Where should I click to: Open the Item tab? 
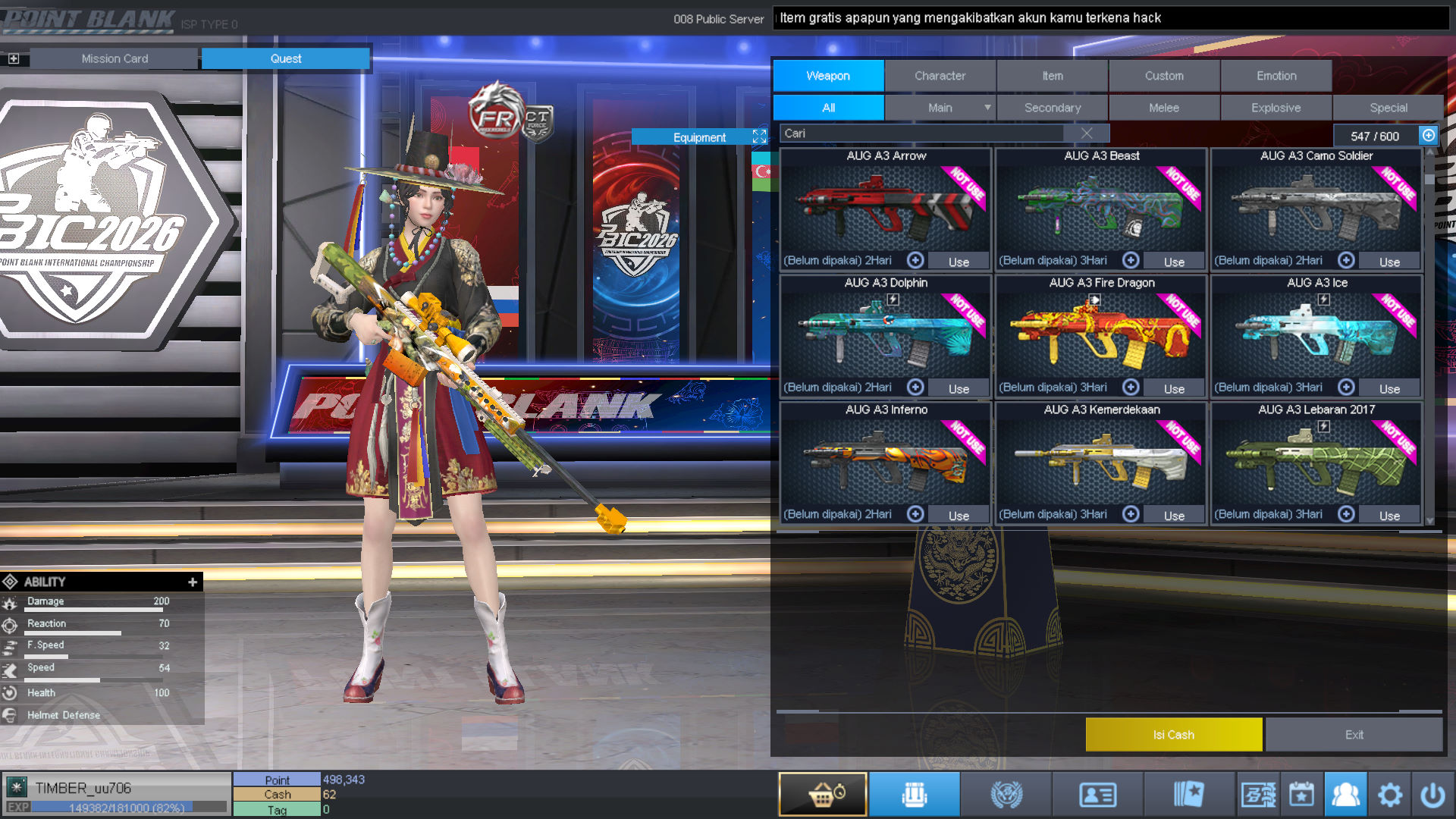pos(1052,76)
